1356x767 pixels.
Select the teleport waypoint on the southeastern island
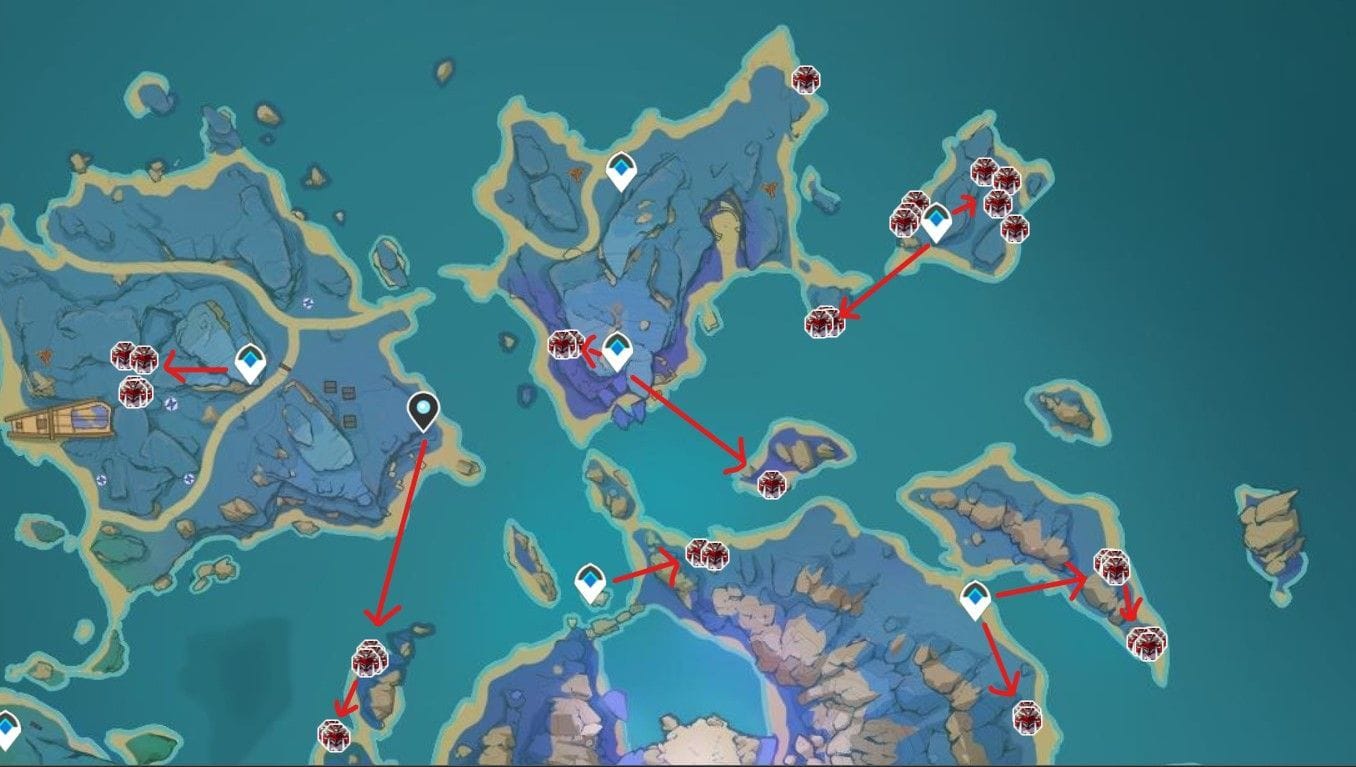(x=974, y=596)
